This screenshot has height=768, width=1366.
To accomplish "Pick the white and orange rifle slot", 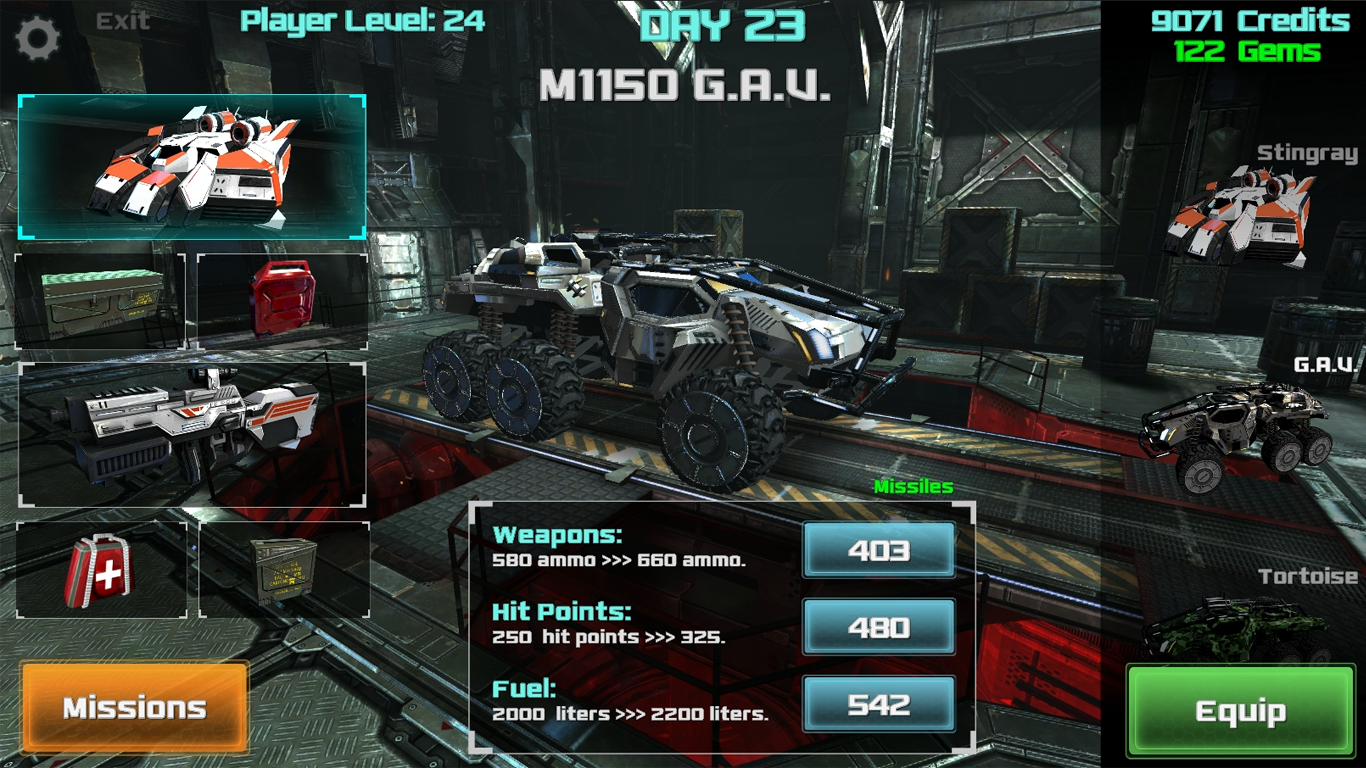I will [x=192, y=434].
